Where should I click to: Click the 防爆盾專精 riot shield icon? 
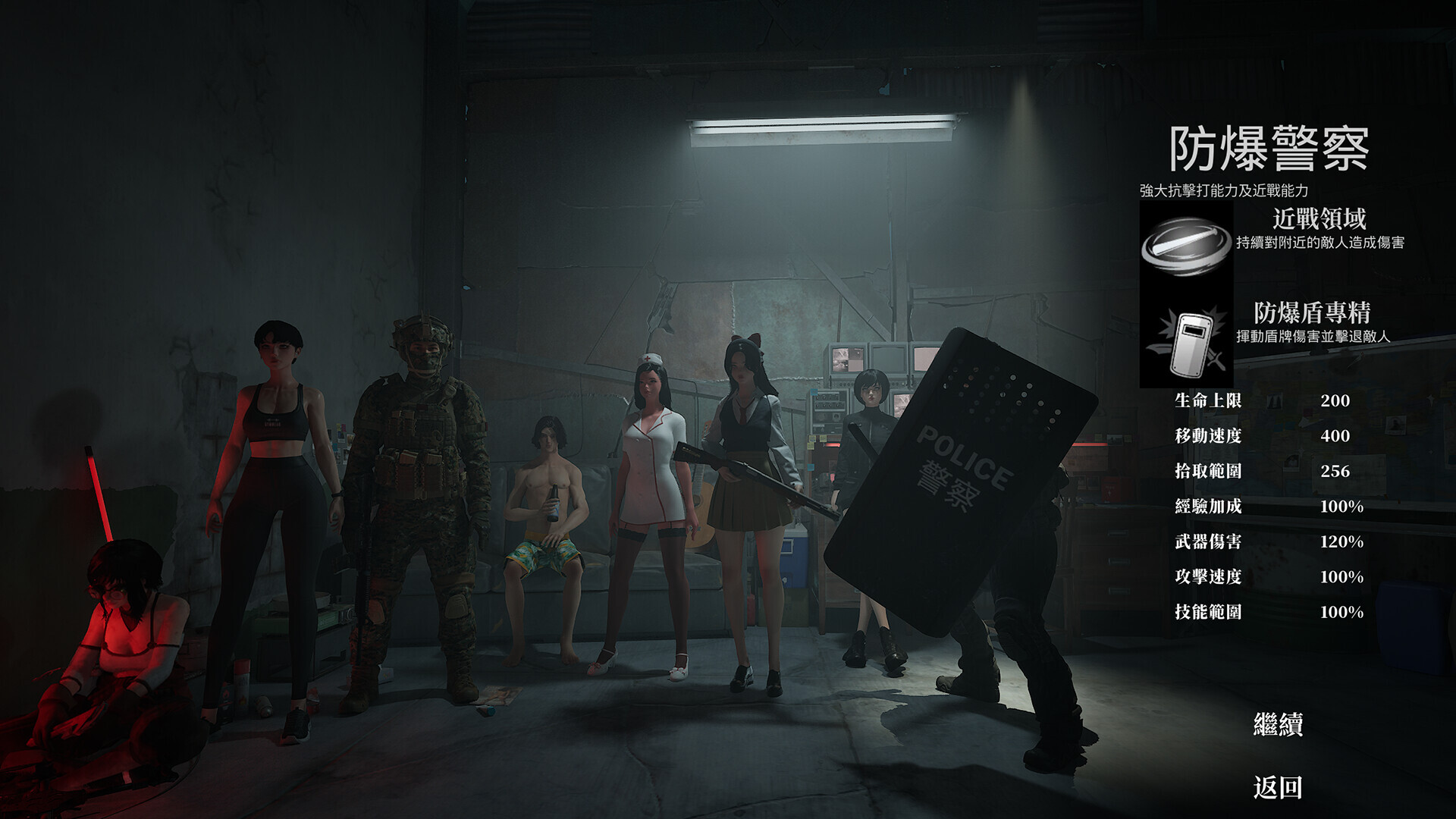click(x=1186, y=342)
